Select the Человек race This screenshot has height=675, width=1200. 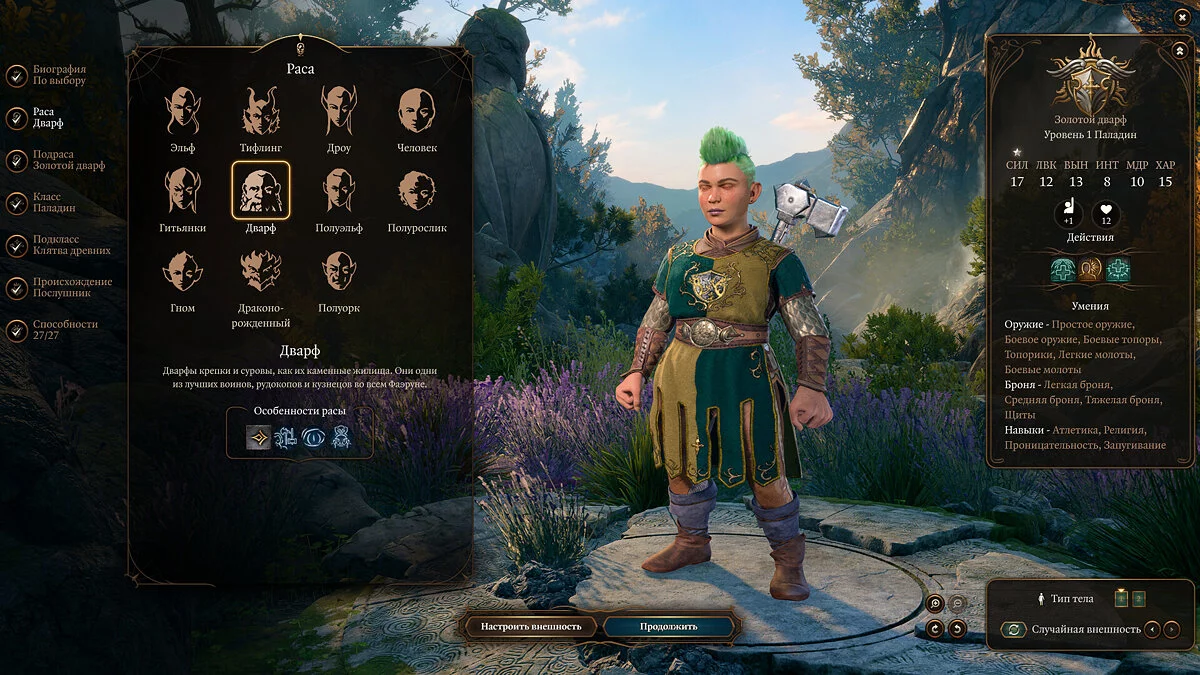click(x=417, y=111)
